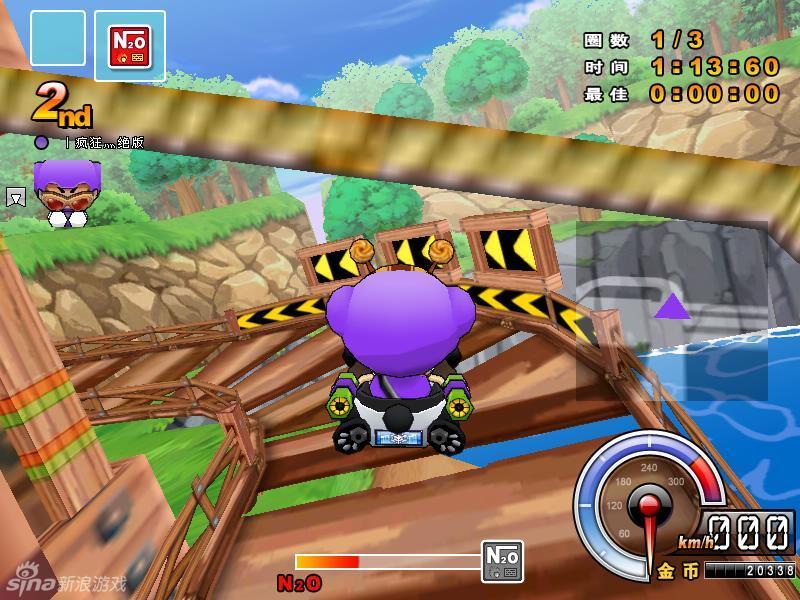Click the empty blue item slot
The image size is (800, 600).
coord(58,39)
